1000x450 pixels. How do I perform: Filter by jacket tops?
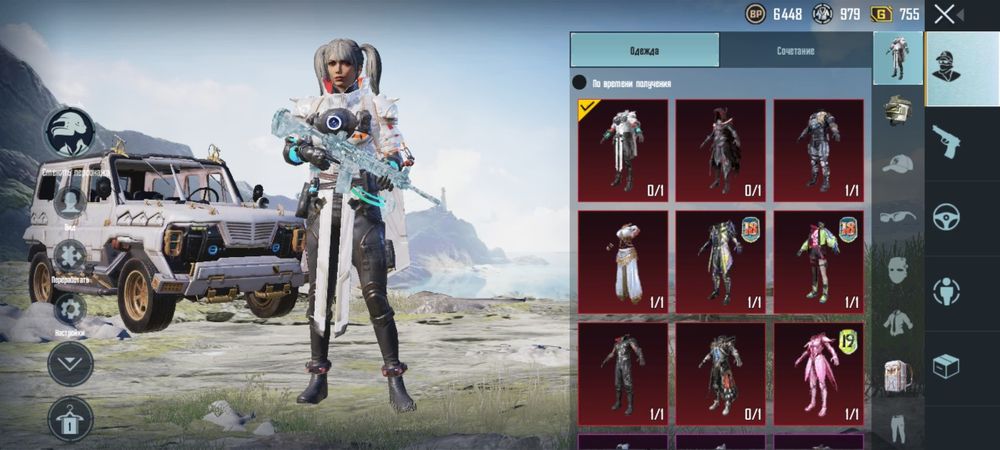click(898, 323)
